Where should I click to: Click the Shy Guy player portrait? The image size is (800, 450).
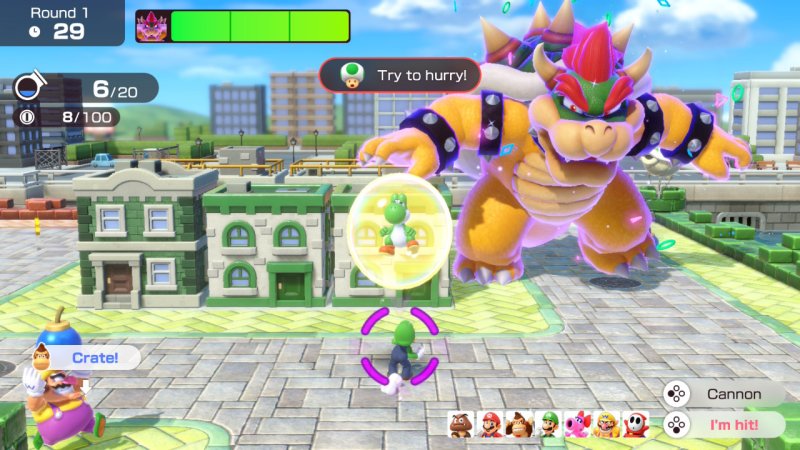[x=635, y=424]
